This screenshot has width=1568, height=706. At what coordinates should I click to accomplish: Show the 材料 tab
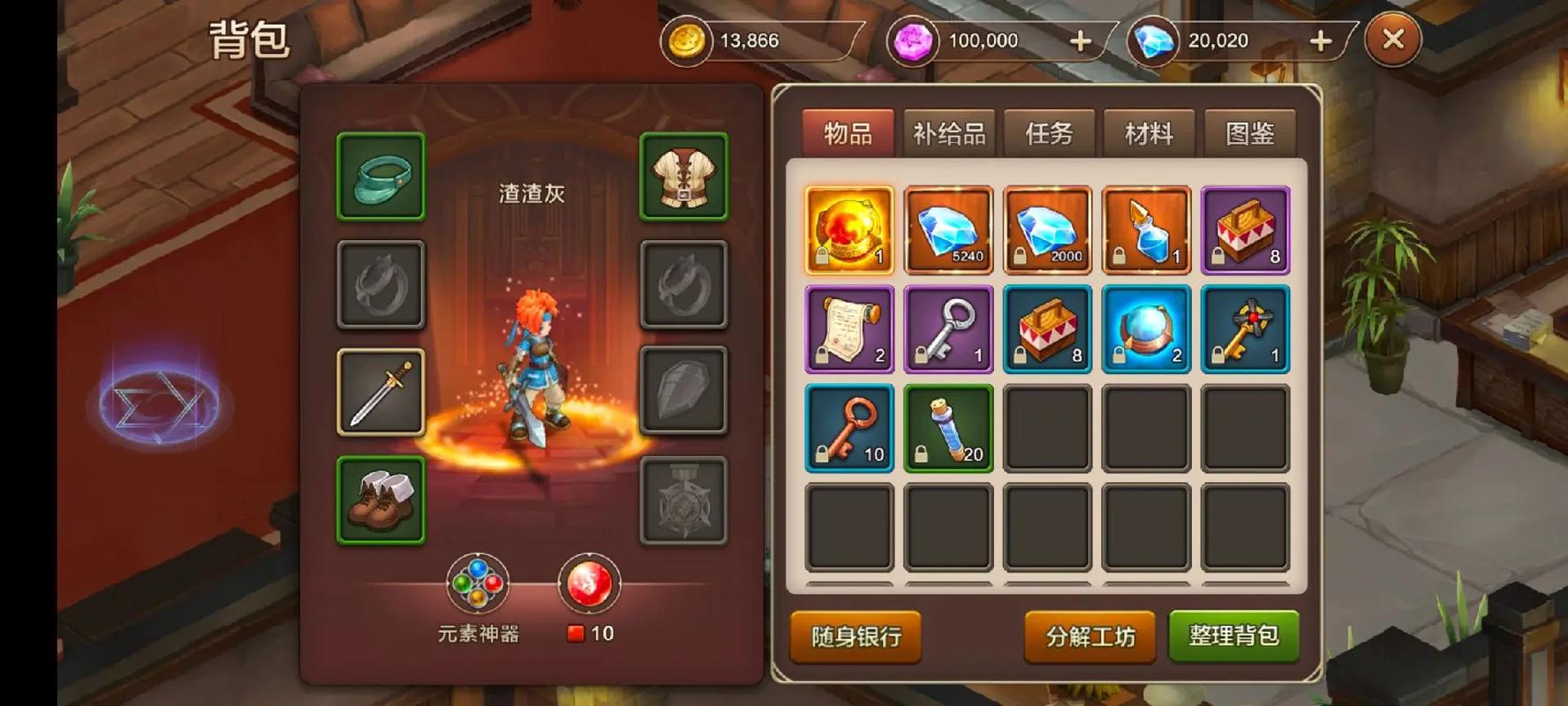pyautogui.click(x=1149, y=133)
